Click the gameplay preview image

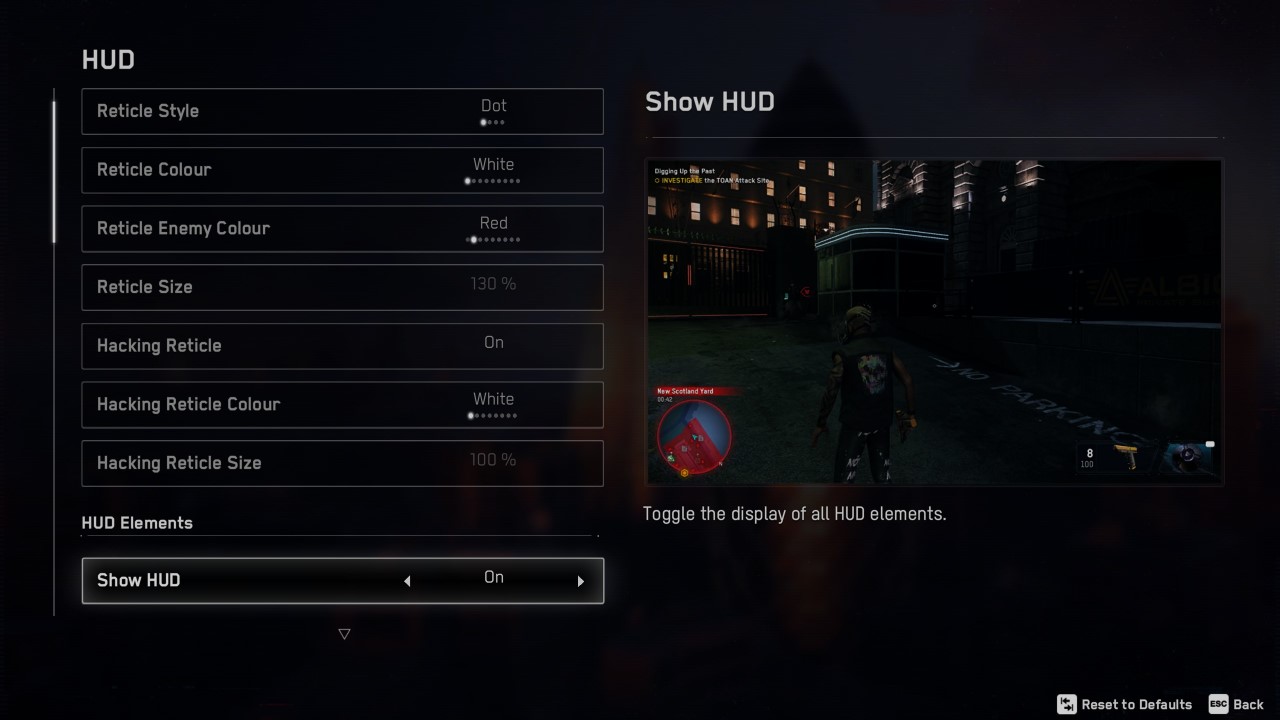pyautogui.click(x=934, y=320)
